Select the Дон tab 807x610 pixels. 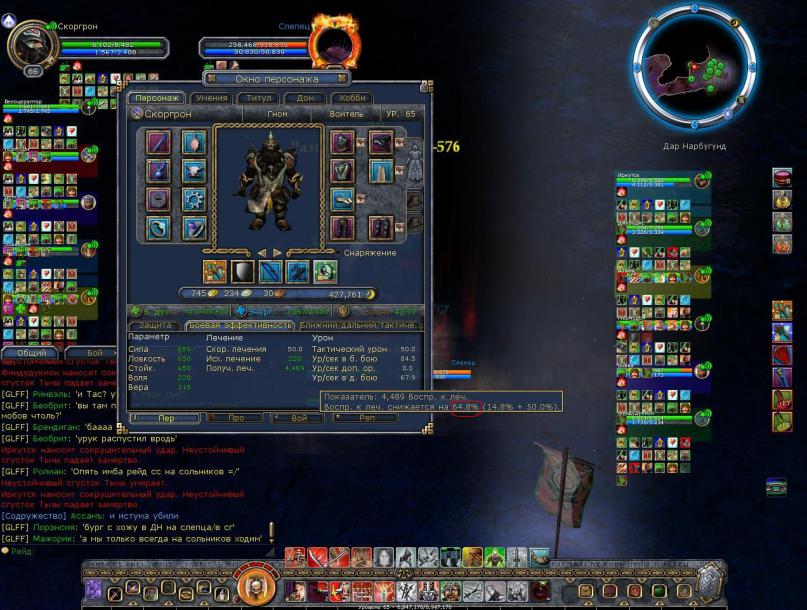(302, 98)
